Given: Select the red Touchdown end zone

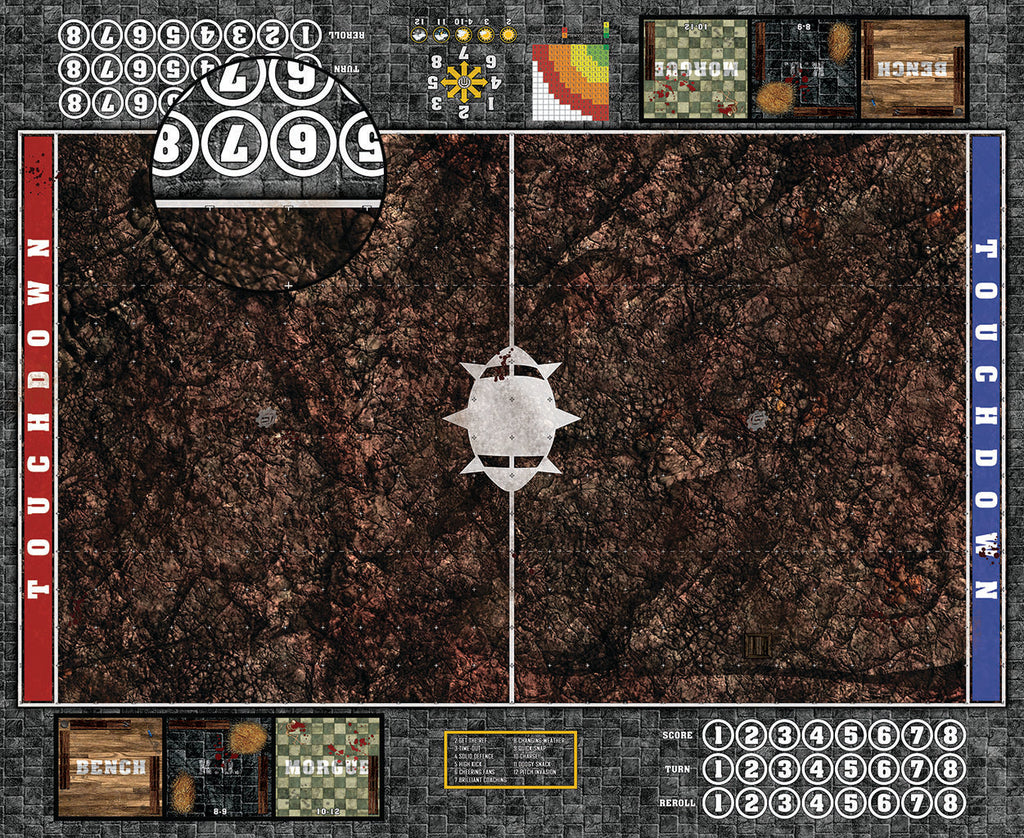Looking at the screenshot, I should point(38,418).
